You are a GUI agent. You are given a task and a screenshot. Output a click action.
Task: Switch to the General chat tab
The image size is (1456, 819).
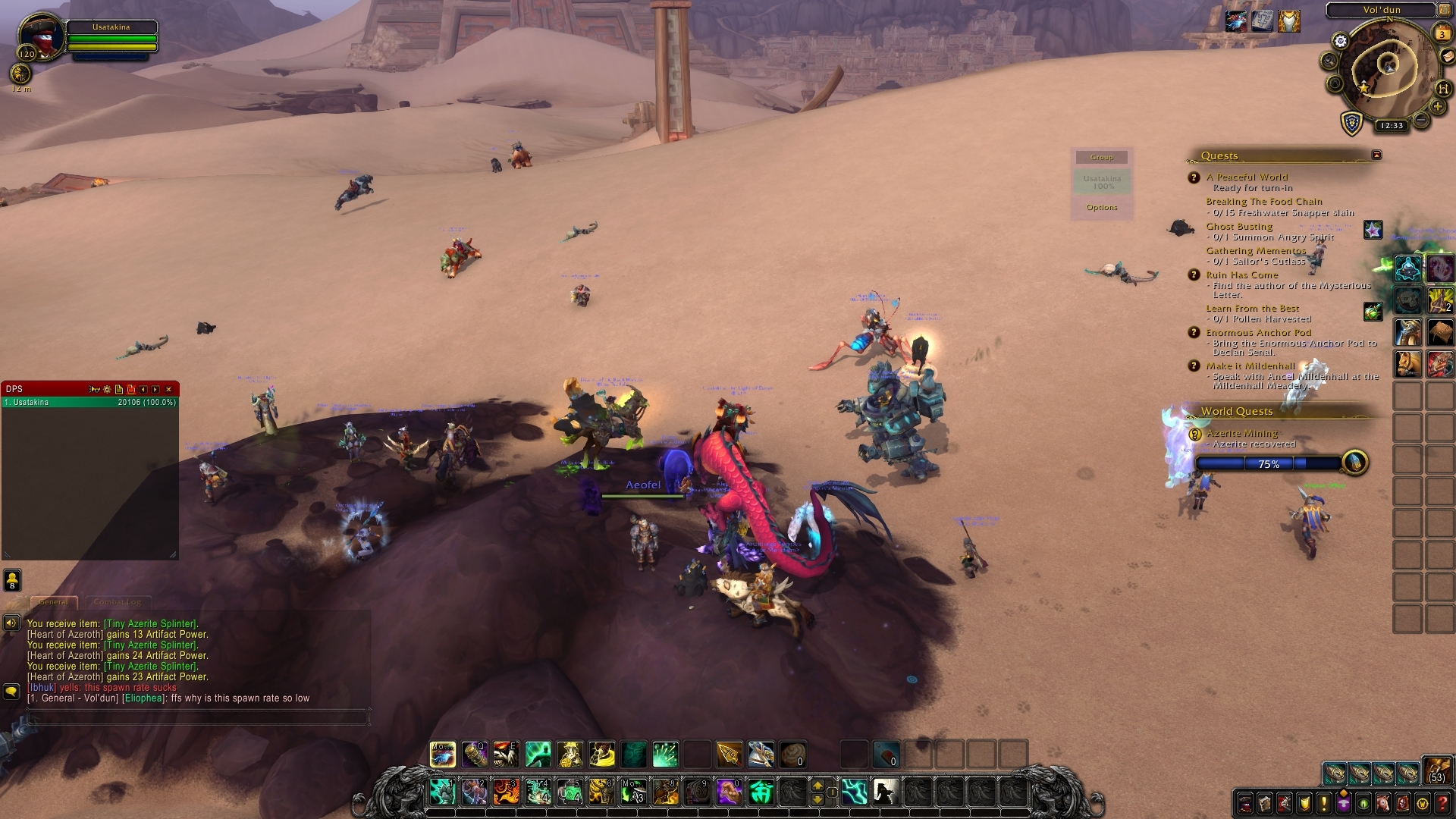53,601
